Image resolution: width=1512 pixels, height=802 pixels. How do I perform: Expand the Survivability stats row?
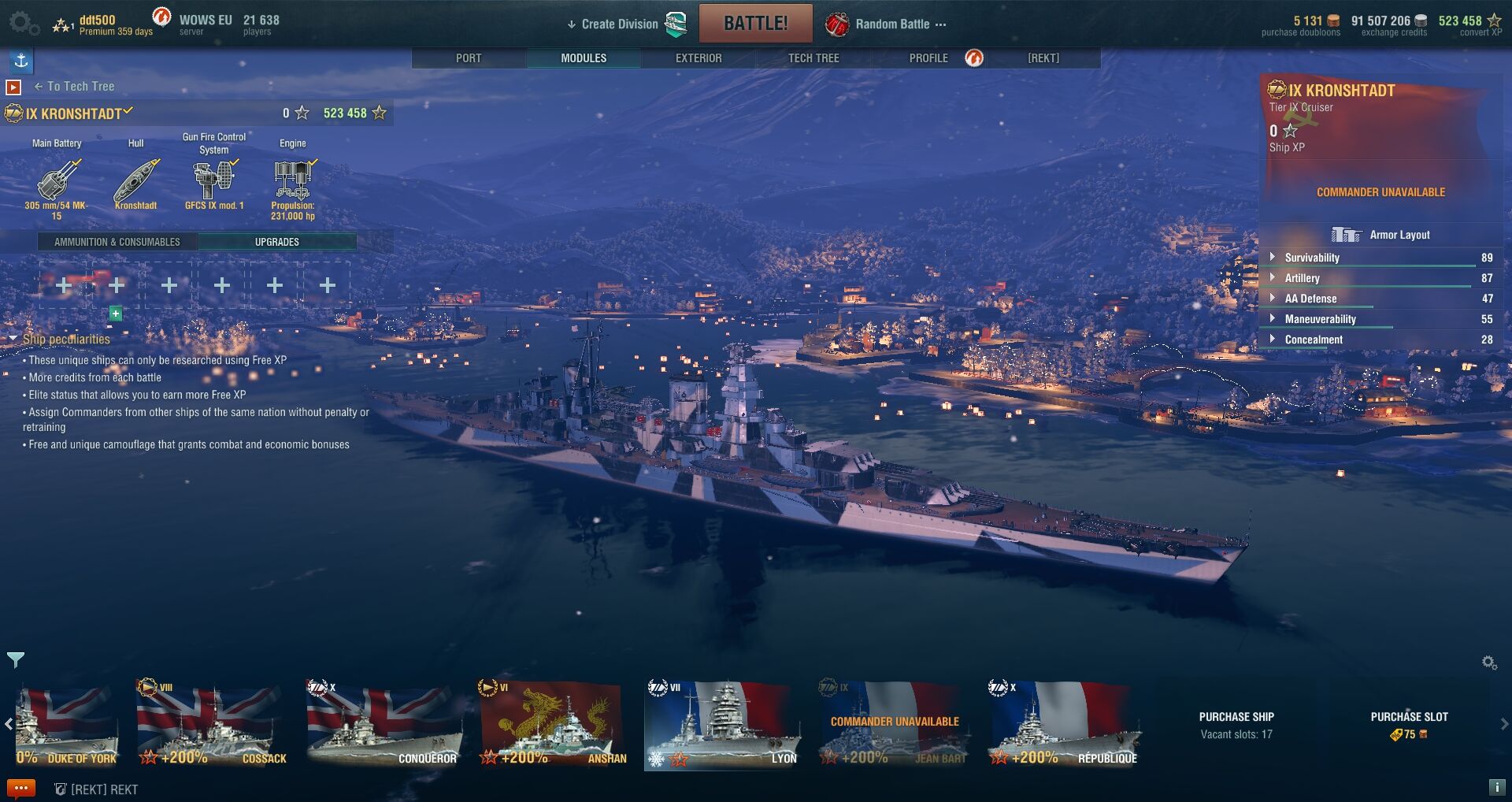[x=1312, y=258]
